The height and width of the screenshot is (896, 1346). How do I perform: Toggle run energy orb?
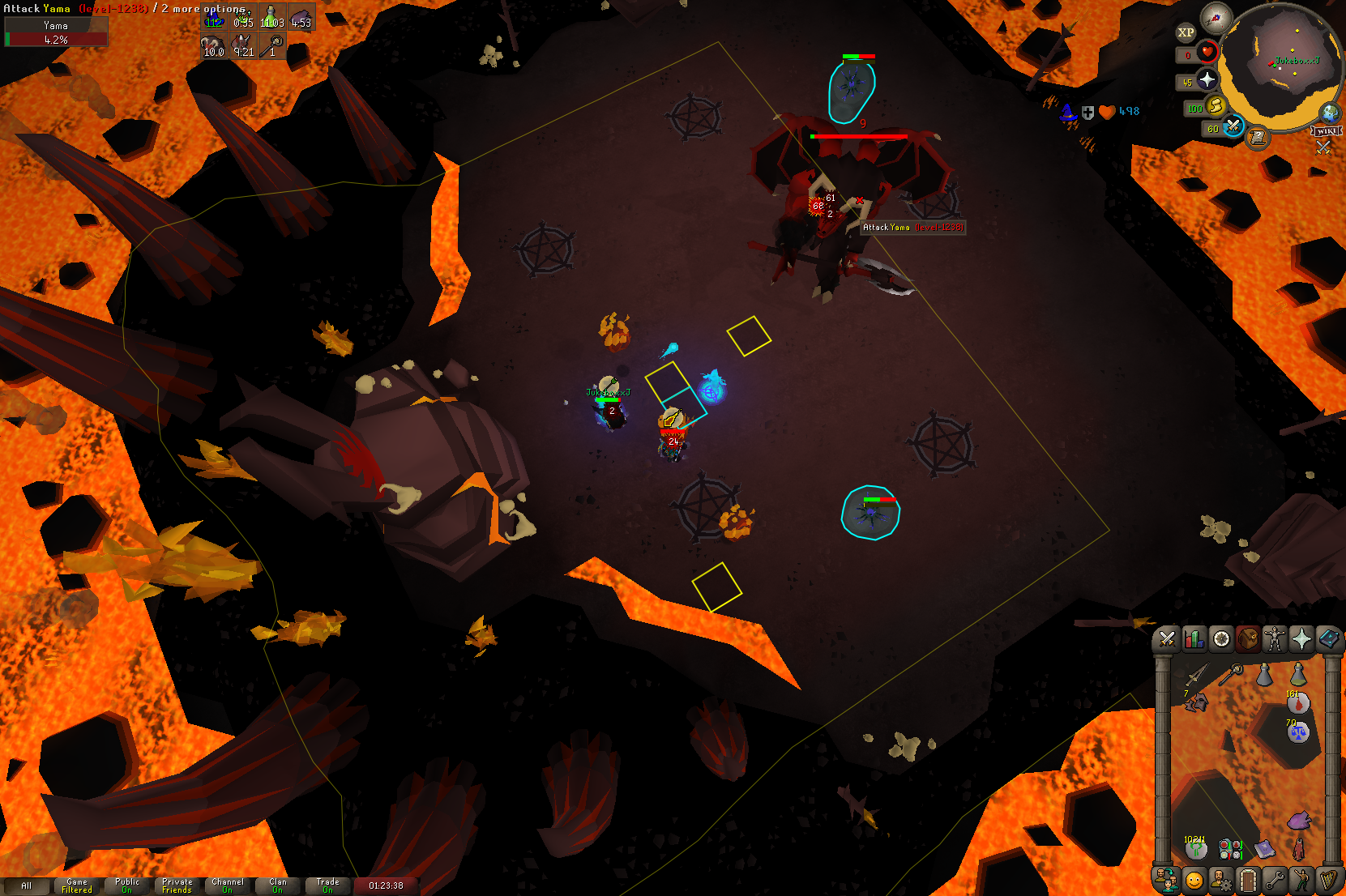pyautogui.click(x=1214, y=106)
